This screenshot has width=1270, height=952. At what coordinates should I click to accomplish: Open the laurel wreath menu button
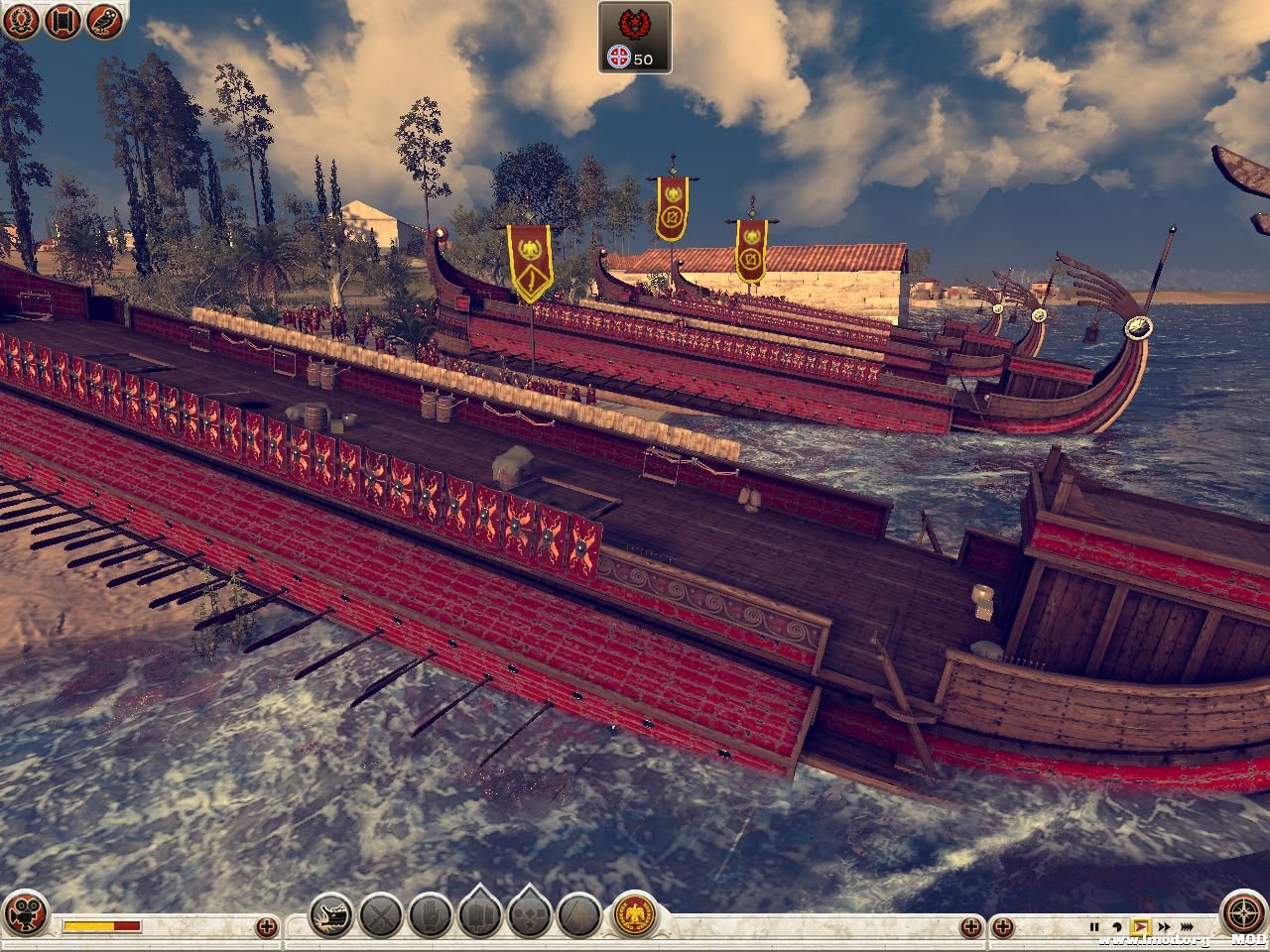click(x=19, y=21)
